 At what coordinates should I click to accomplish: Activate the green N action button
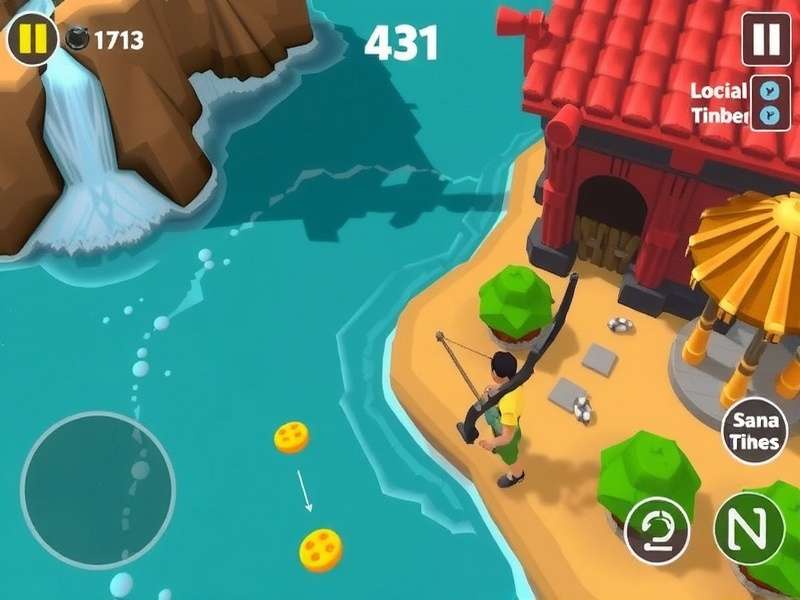(748, 528)
